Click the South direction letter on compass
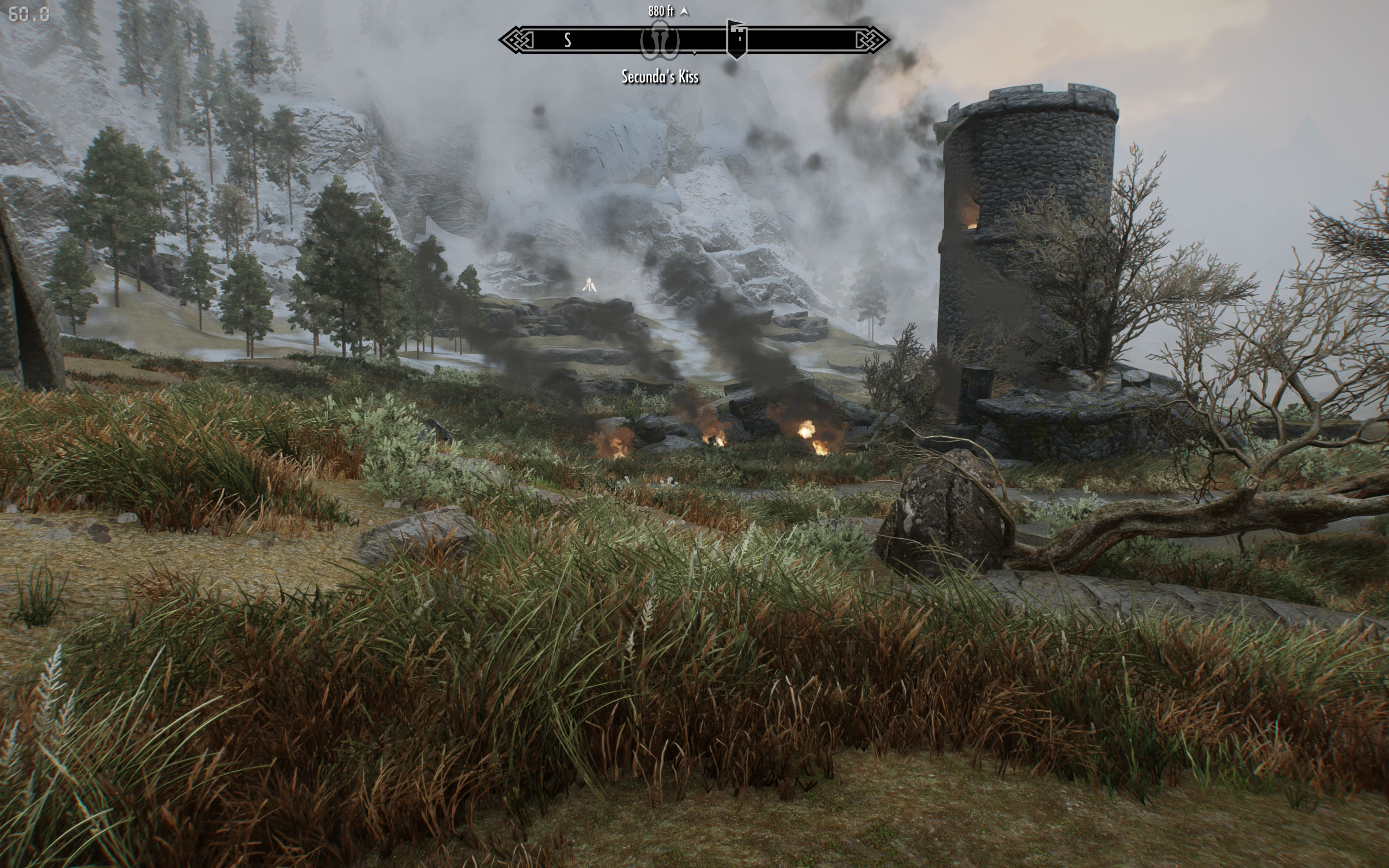 (567, 40)
